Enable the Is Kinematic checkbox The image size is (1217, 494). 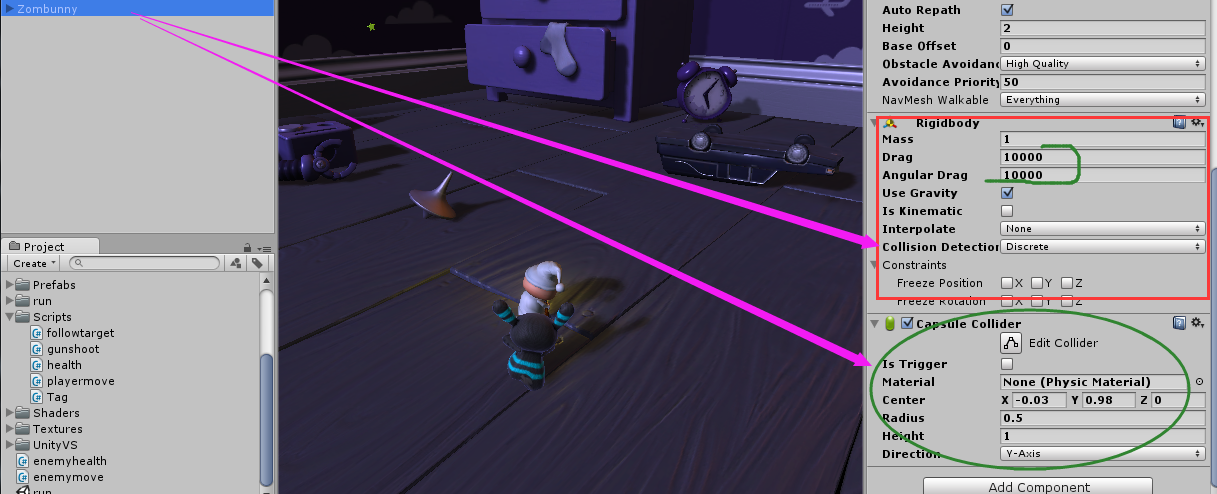pos(1007,211)
